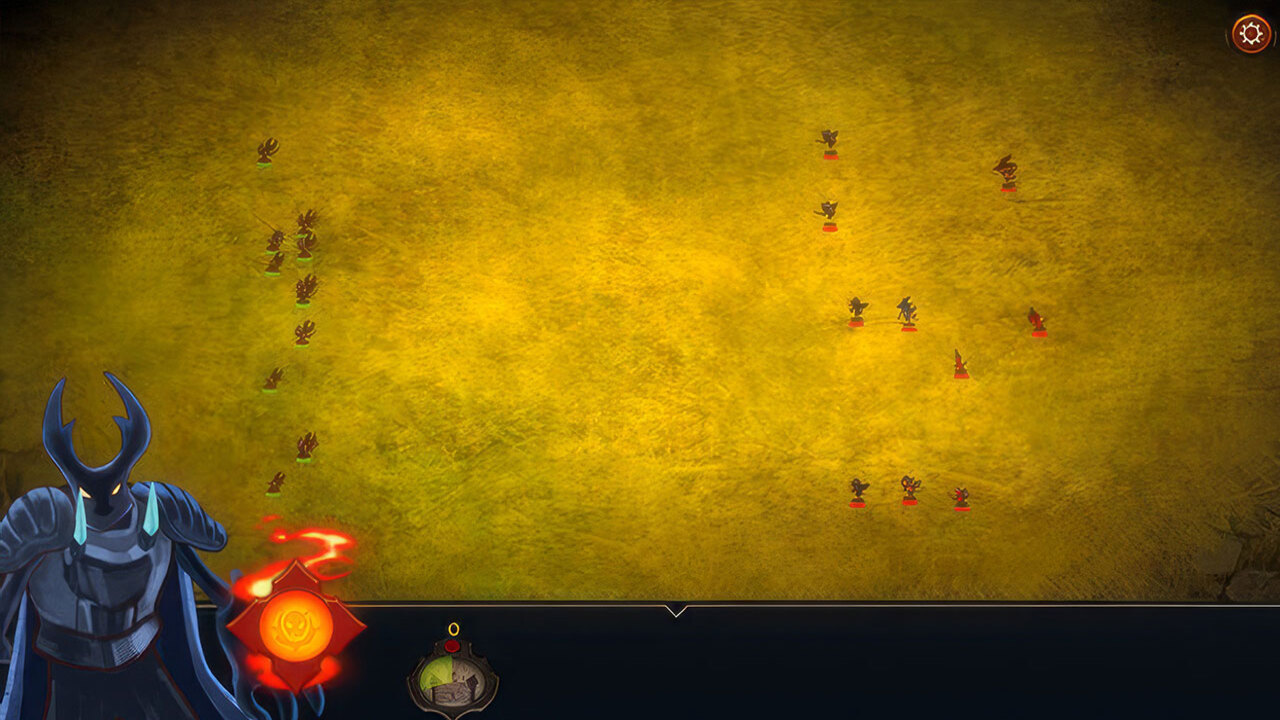Click the glowing skull emblem
Image resolution: width=1280 pixels, height=720 pixels.
[295, 625]
